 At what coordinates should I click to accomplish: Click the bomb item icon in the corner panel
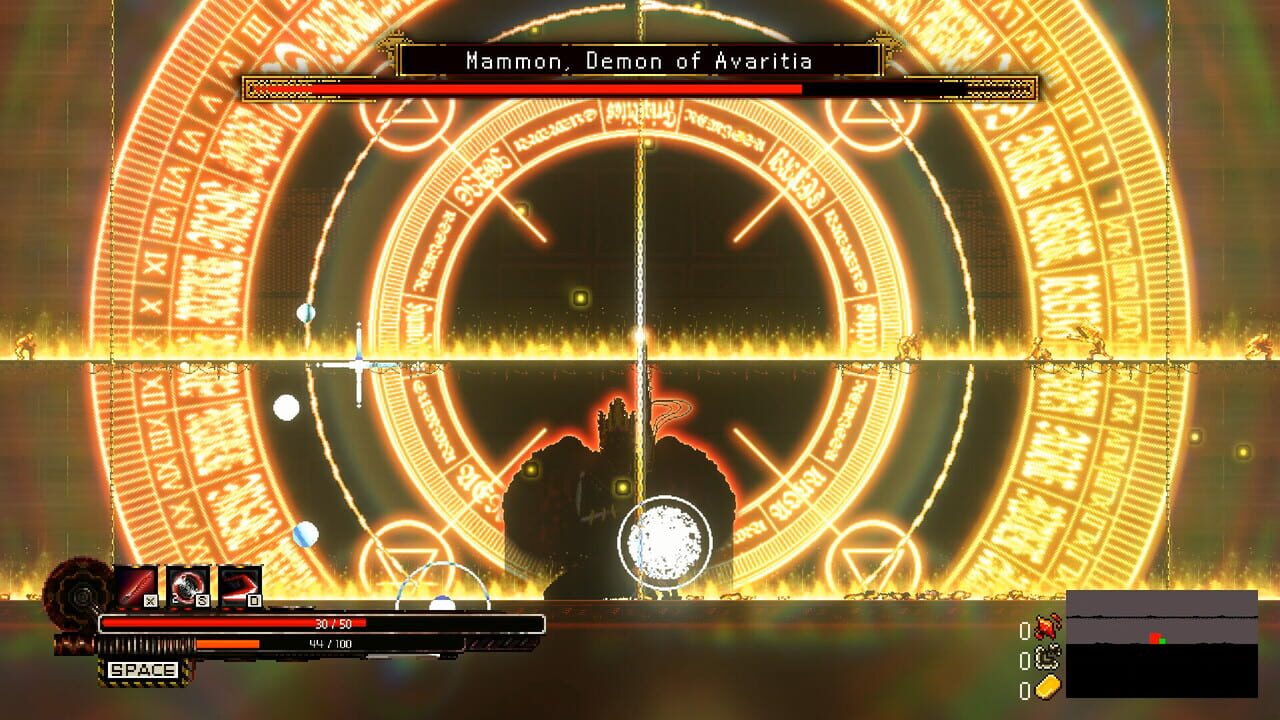pos(1047,658)
